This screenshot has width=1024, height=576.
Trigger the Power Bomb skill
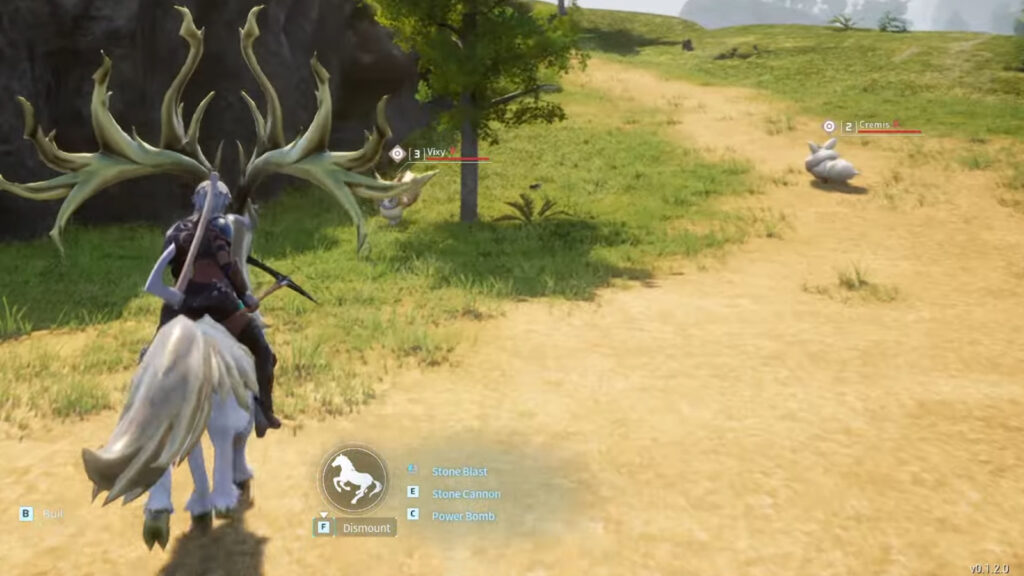(x=463, y=516)
